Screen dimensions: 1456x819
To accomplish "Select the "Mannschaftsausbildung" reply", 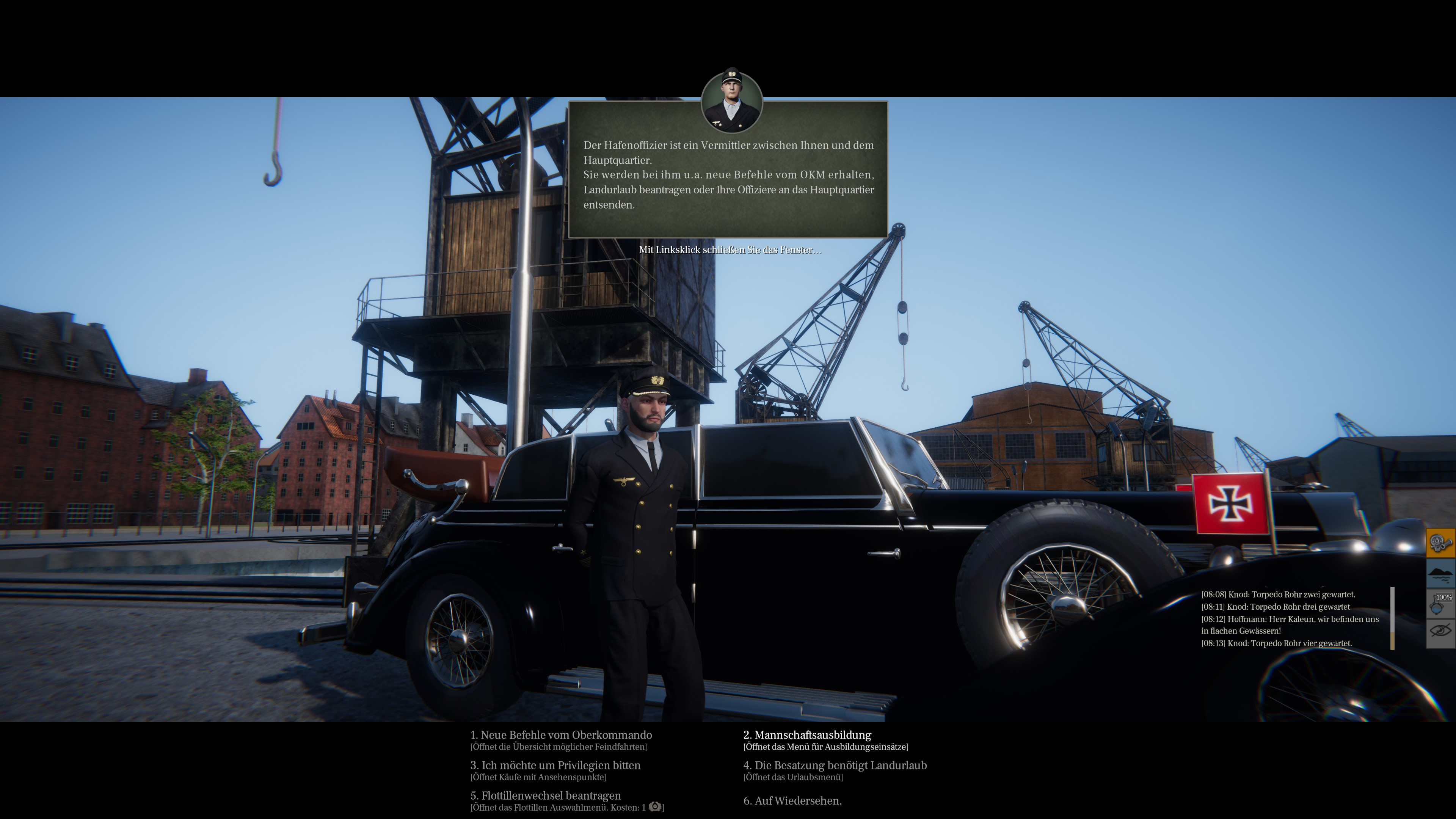I will pos(807,735).
